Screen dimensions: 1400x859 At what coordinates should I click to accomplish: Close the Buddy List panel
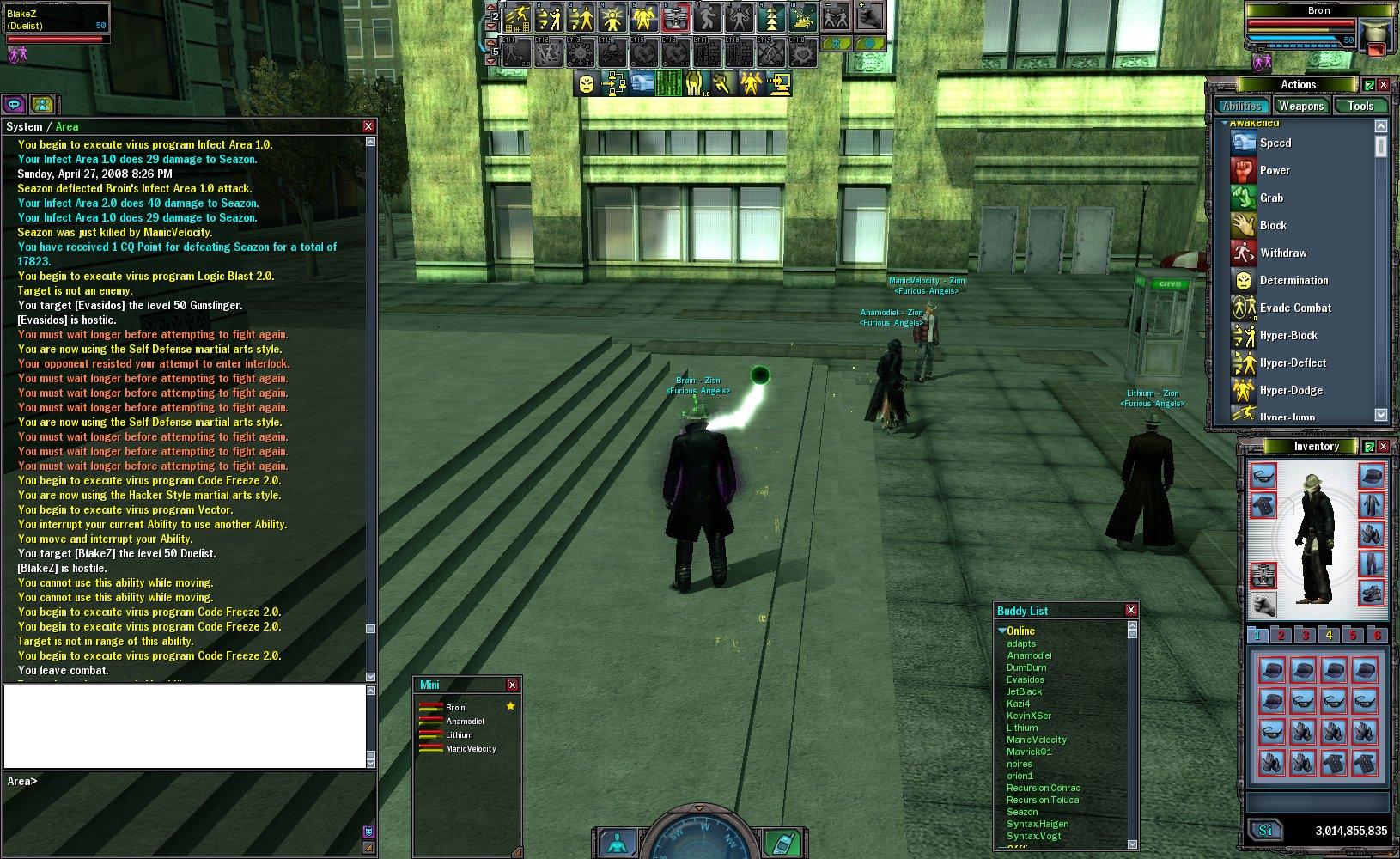[x=1131, y=610]
